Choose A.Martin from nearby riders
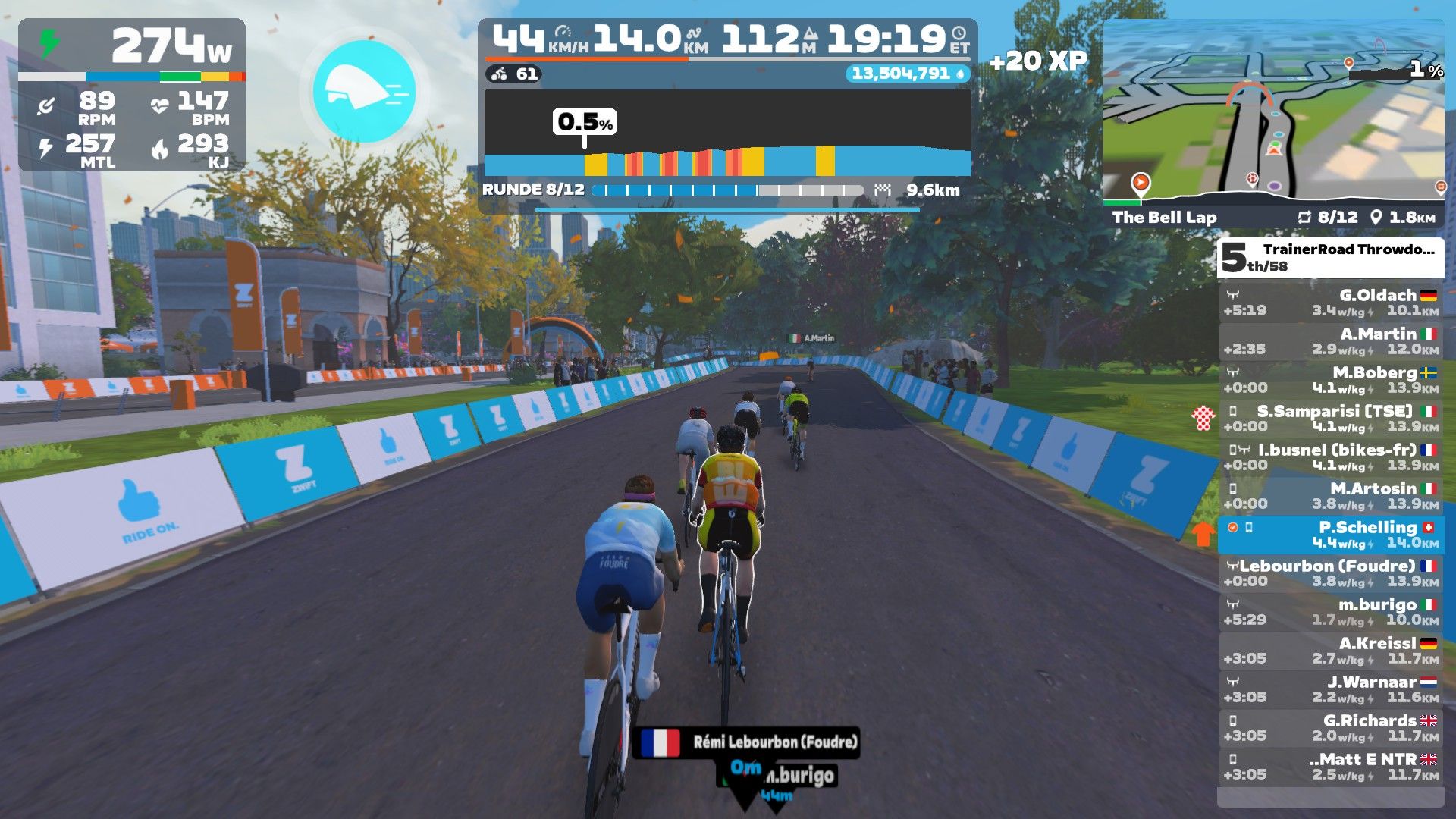 [1331, 341]
